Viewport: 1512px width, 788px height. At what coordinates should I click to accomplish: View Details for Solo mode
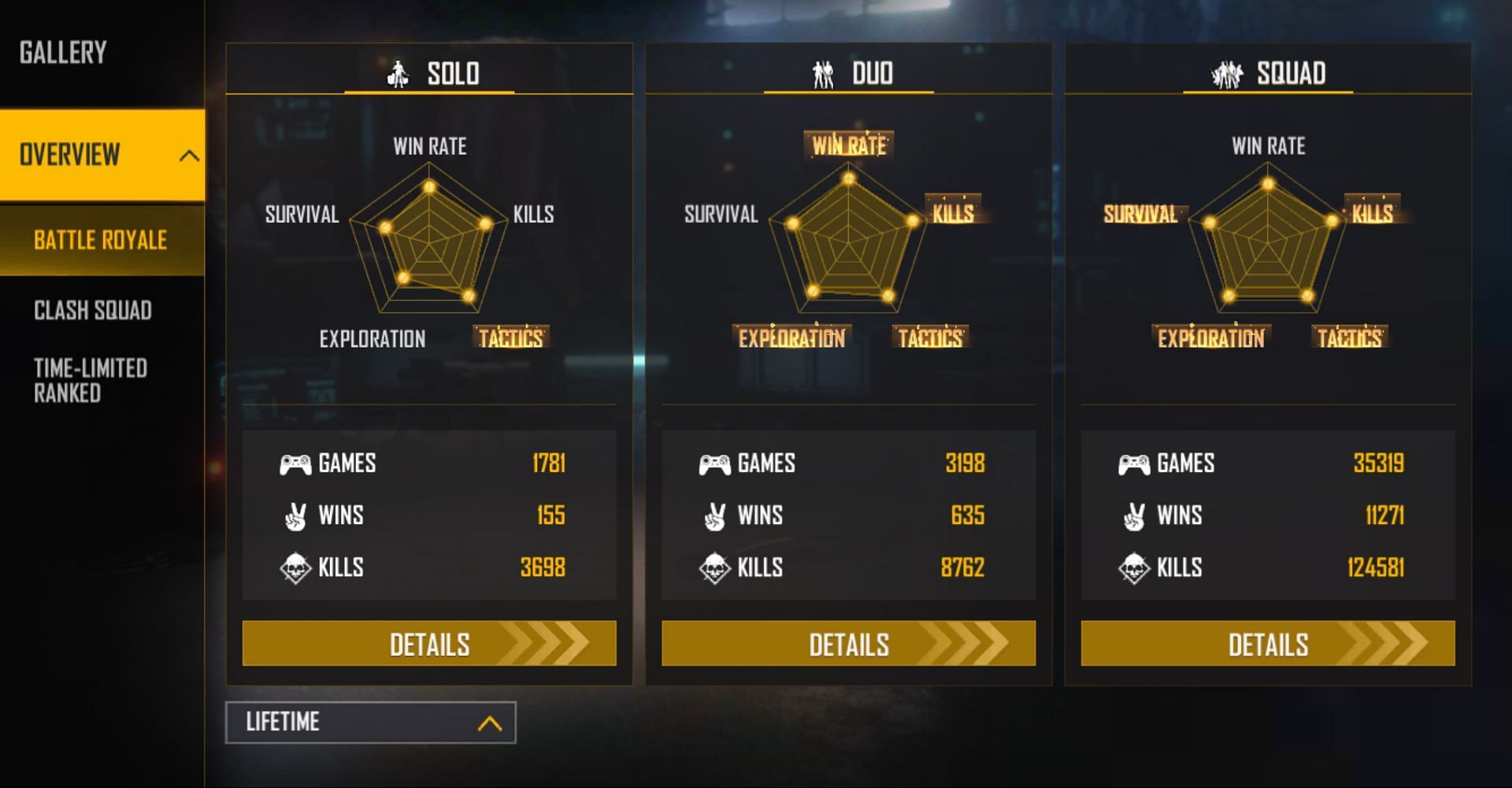[429, 644]
